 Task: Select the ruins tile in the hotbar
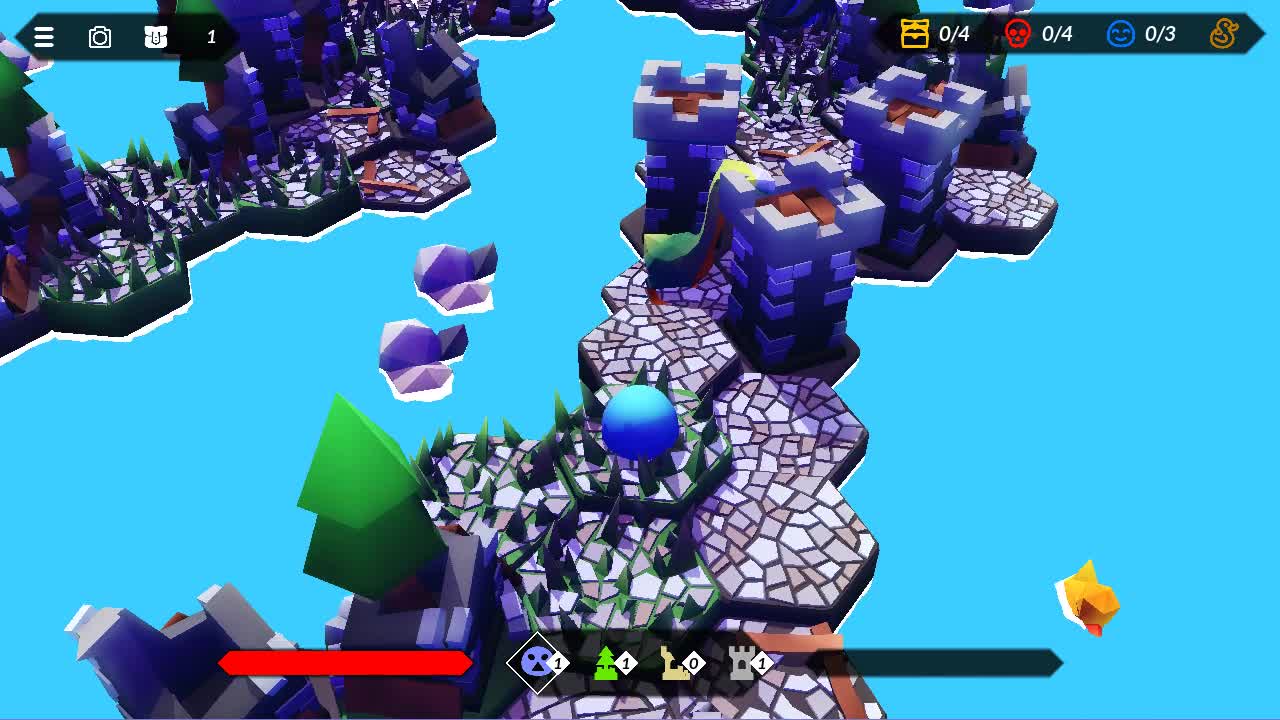[x=674, y=662]
